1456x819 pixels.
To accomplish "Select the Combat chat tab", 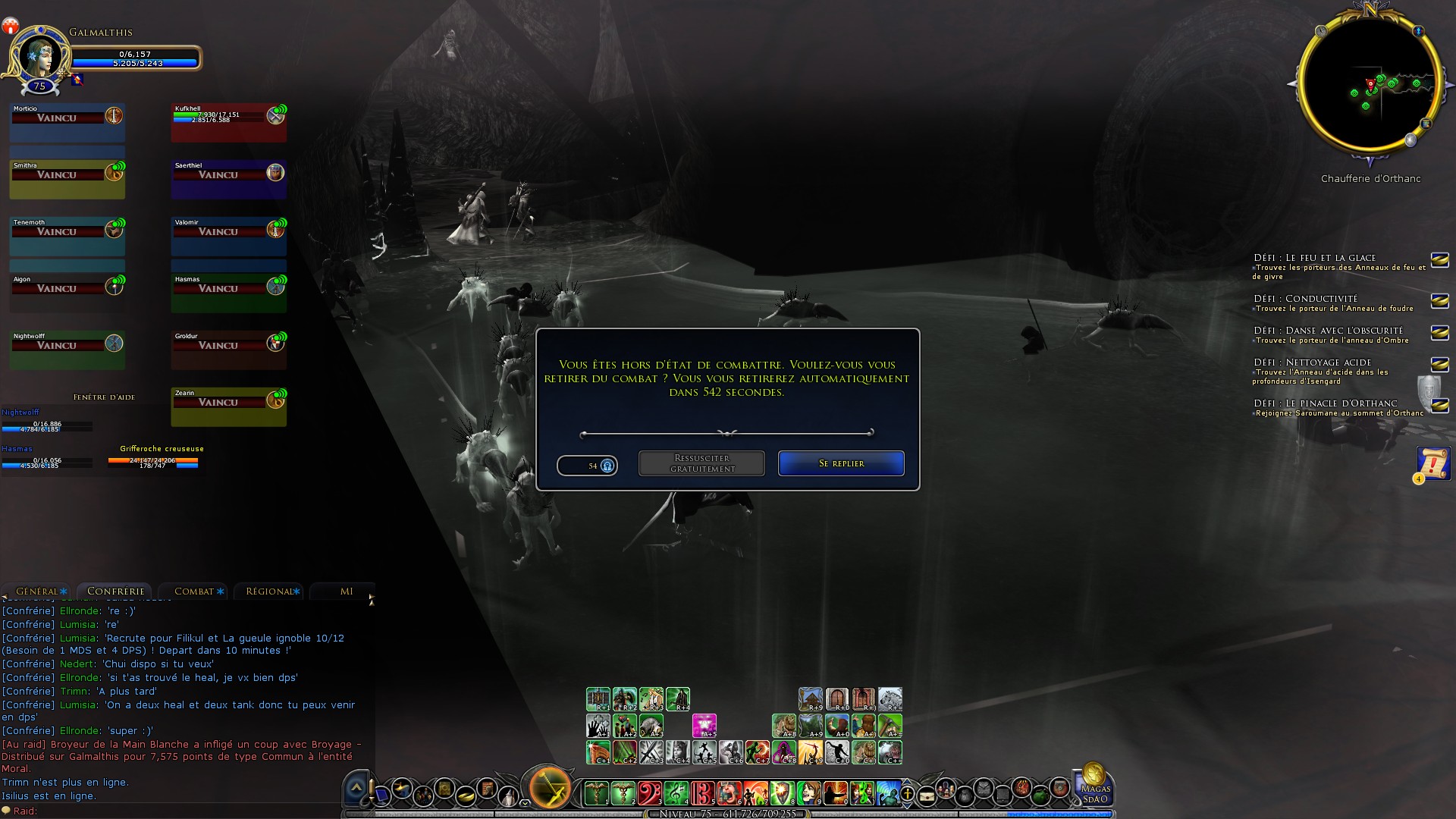I will tap(196, 591).
